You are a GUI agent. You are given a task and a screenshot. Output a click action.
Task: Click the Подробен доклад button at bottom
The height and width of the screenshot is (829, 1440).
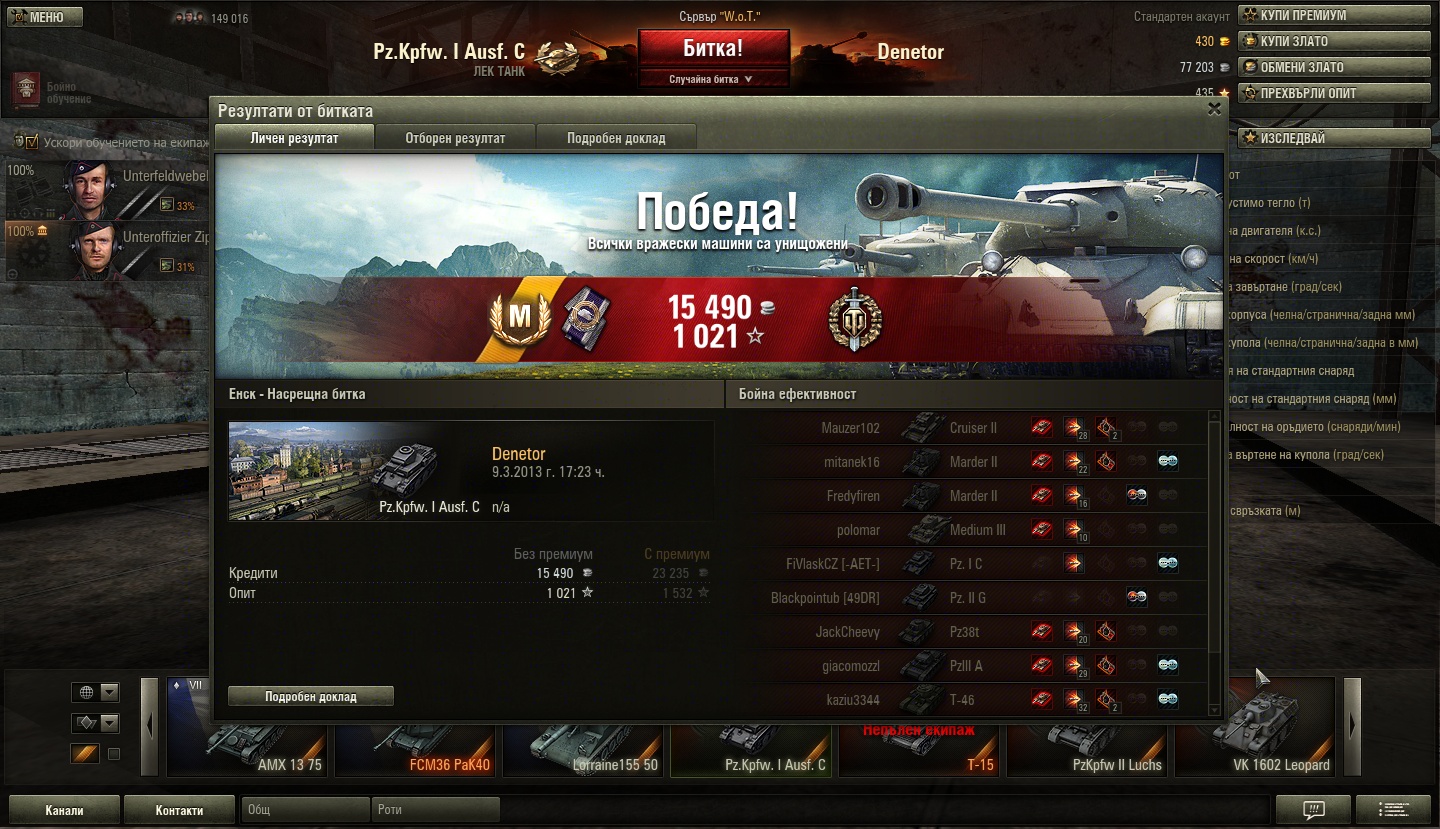(311, 696)
